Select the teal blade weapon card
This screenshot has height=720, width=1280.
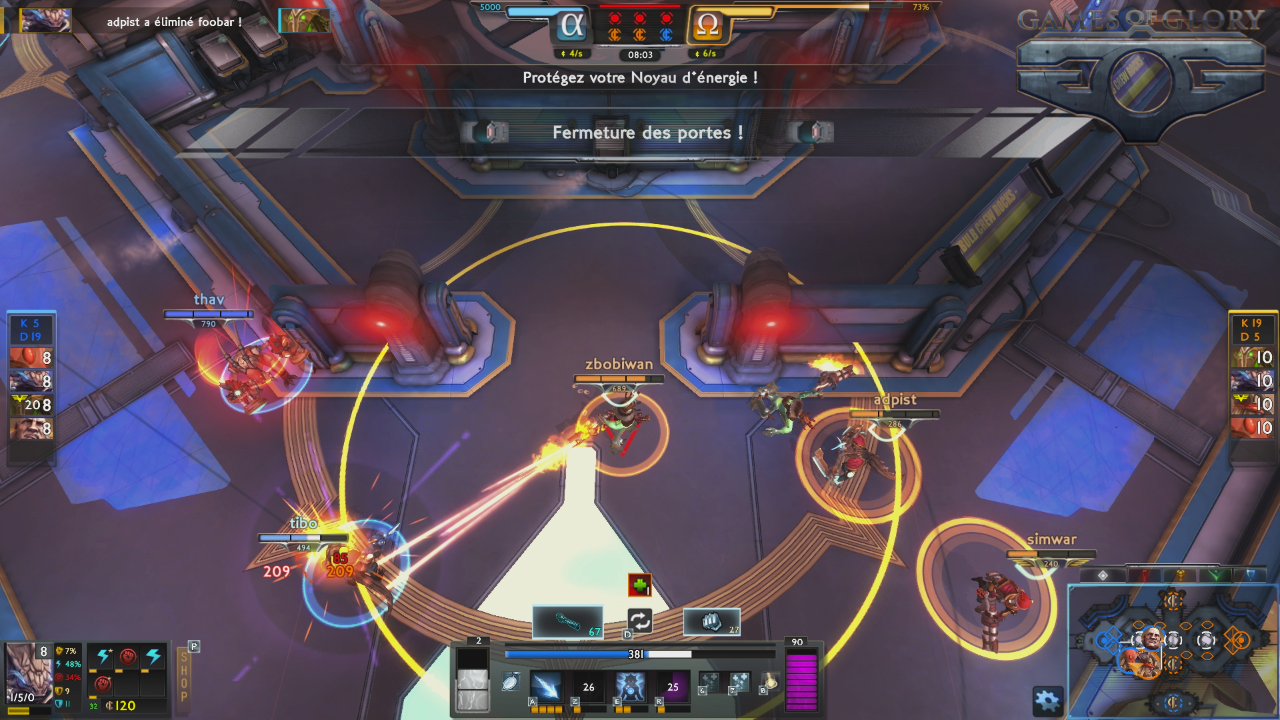coord(567,621)
